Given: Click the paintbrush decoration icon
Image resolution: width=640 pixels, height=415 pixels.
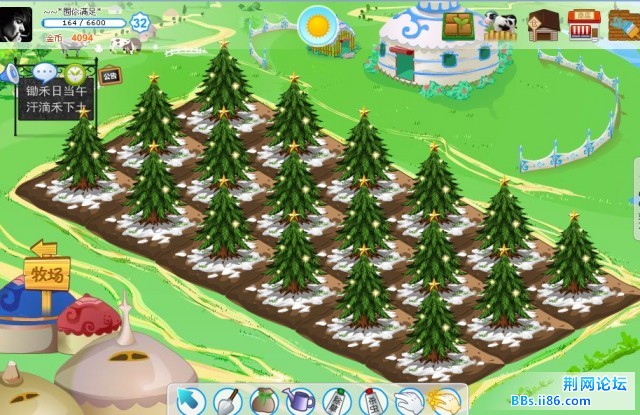Looking at the screenshot, I should [x=623, y=24].
